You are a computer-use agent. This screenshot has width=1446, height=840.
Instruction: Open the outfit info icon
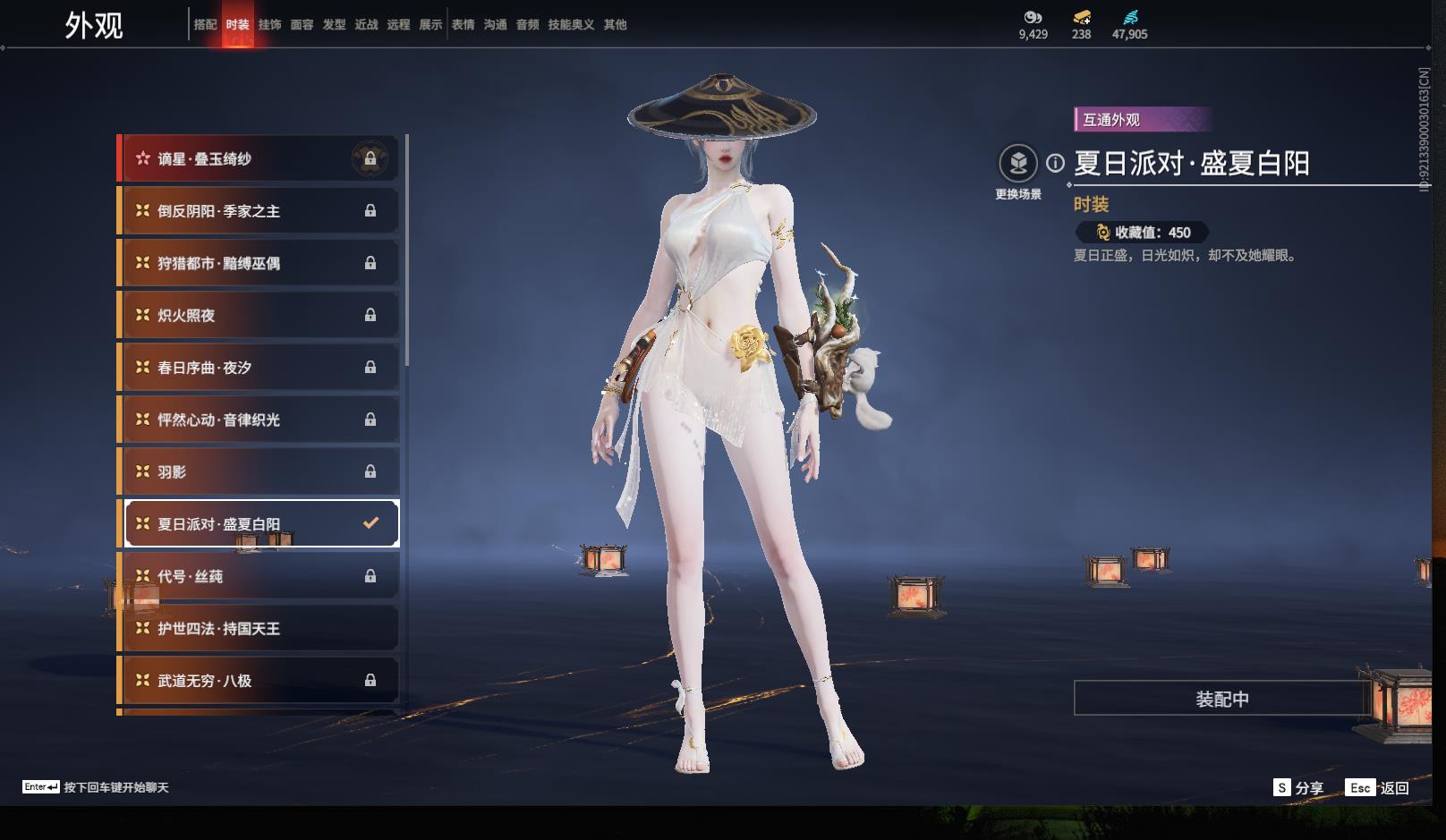click(x=1056, y=163)
